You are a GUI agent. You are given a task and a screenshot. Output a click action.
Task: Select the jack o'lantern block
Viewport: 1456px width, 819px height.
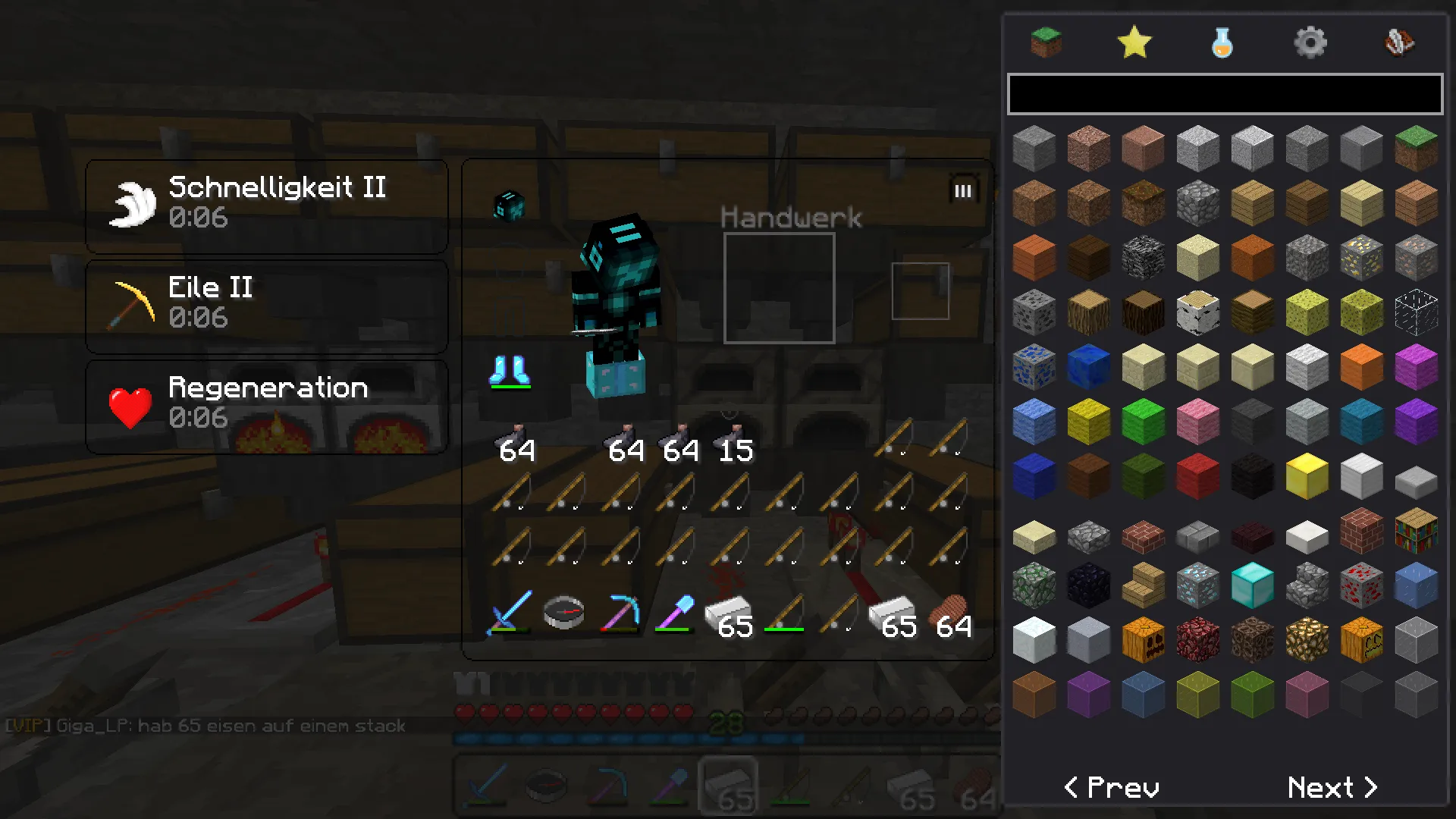(x=1360, y=640)
